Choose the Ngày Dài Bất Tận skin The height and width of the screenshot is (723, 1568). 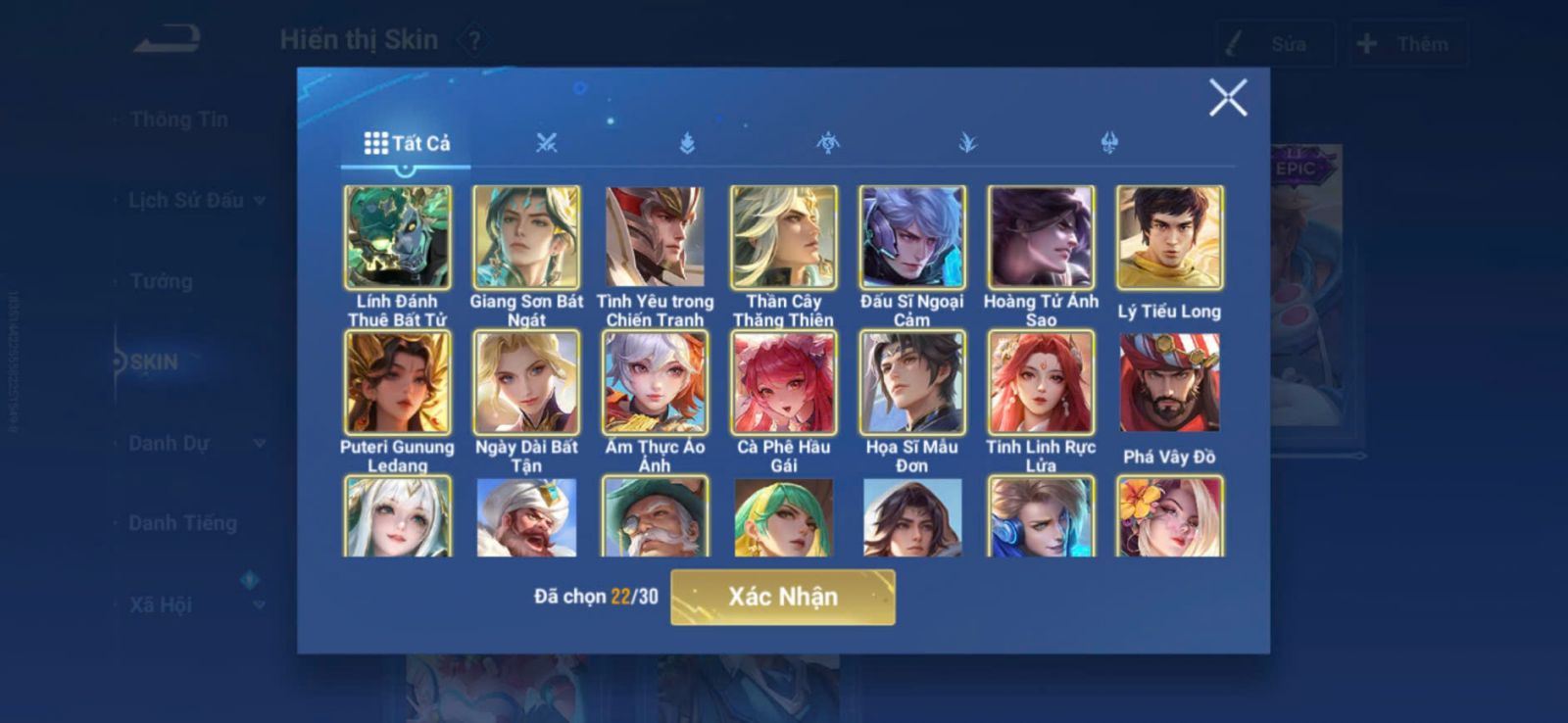pos(526,382)
